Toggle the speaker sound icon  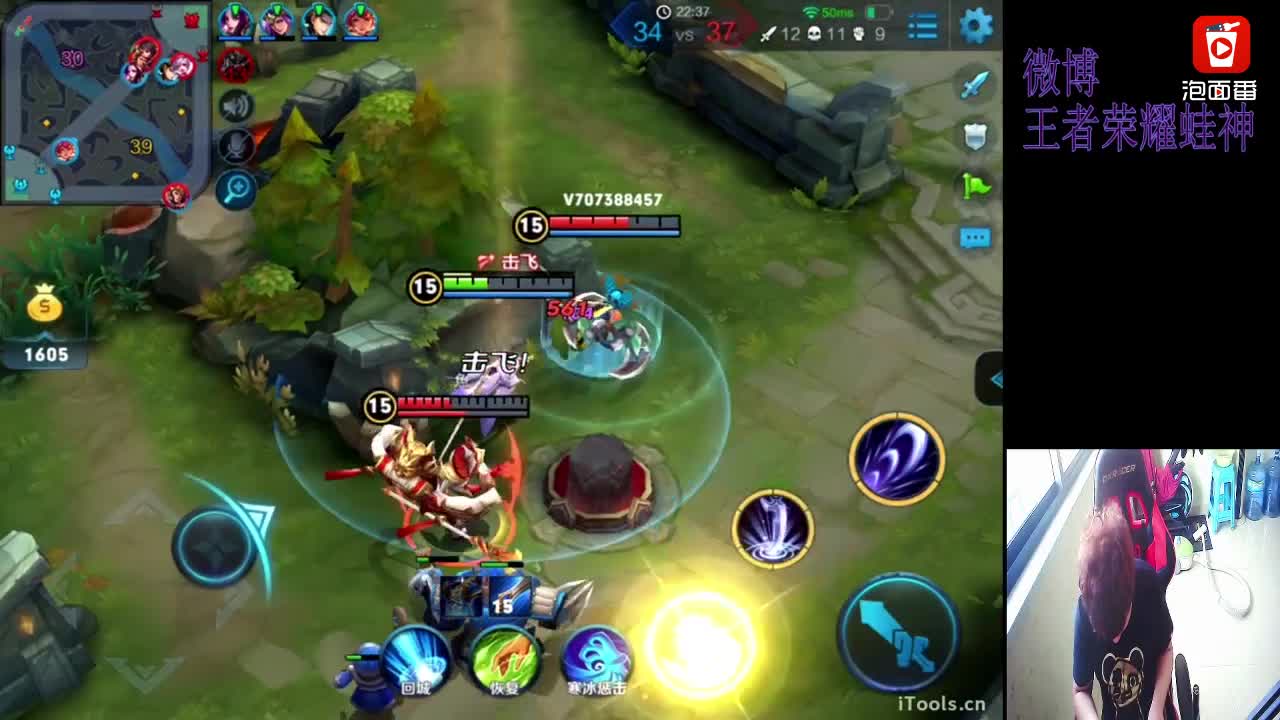coord(236,106)
